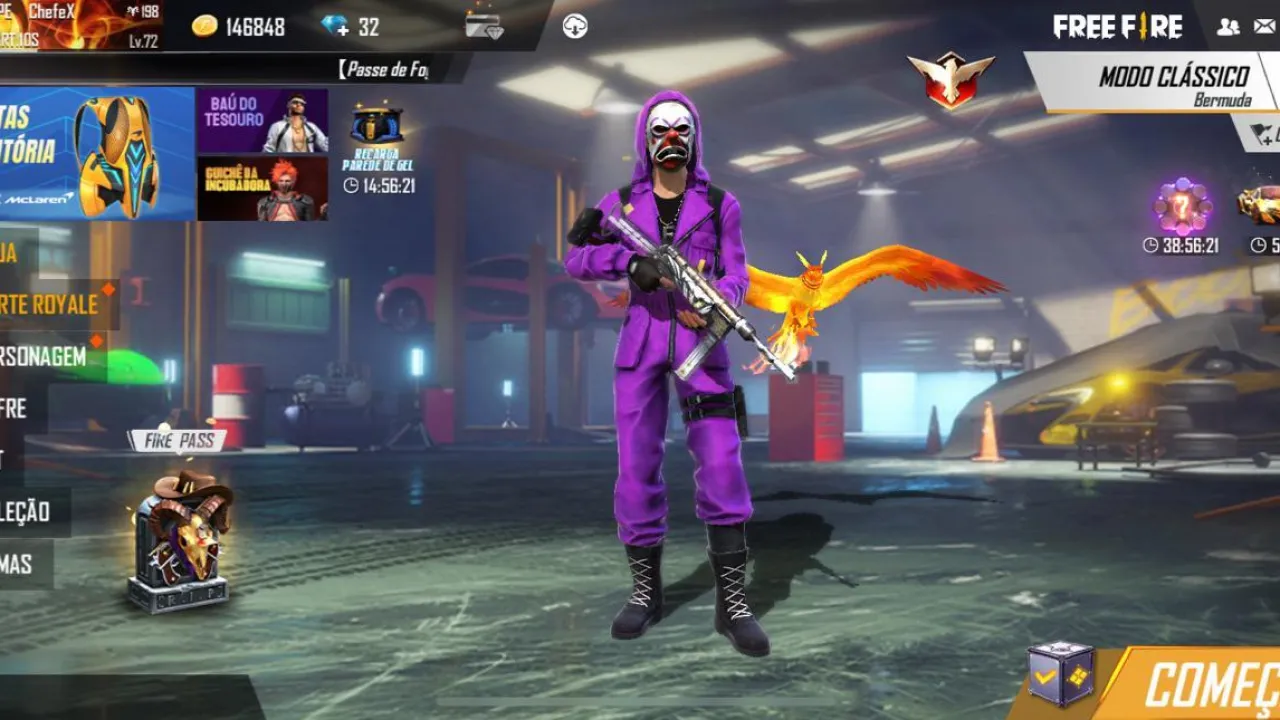Open the Coleção sidebar entry
Image resolution: width=1280 pixels, height=720 pixels.
point(33,509)
